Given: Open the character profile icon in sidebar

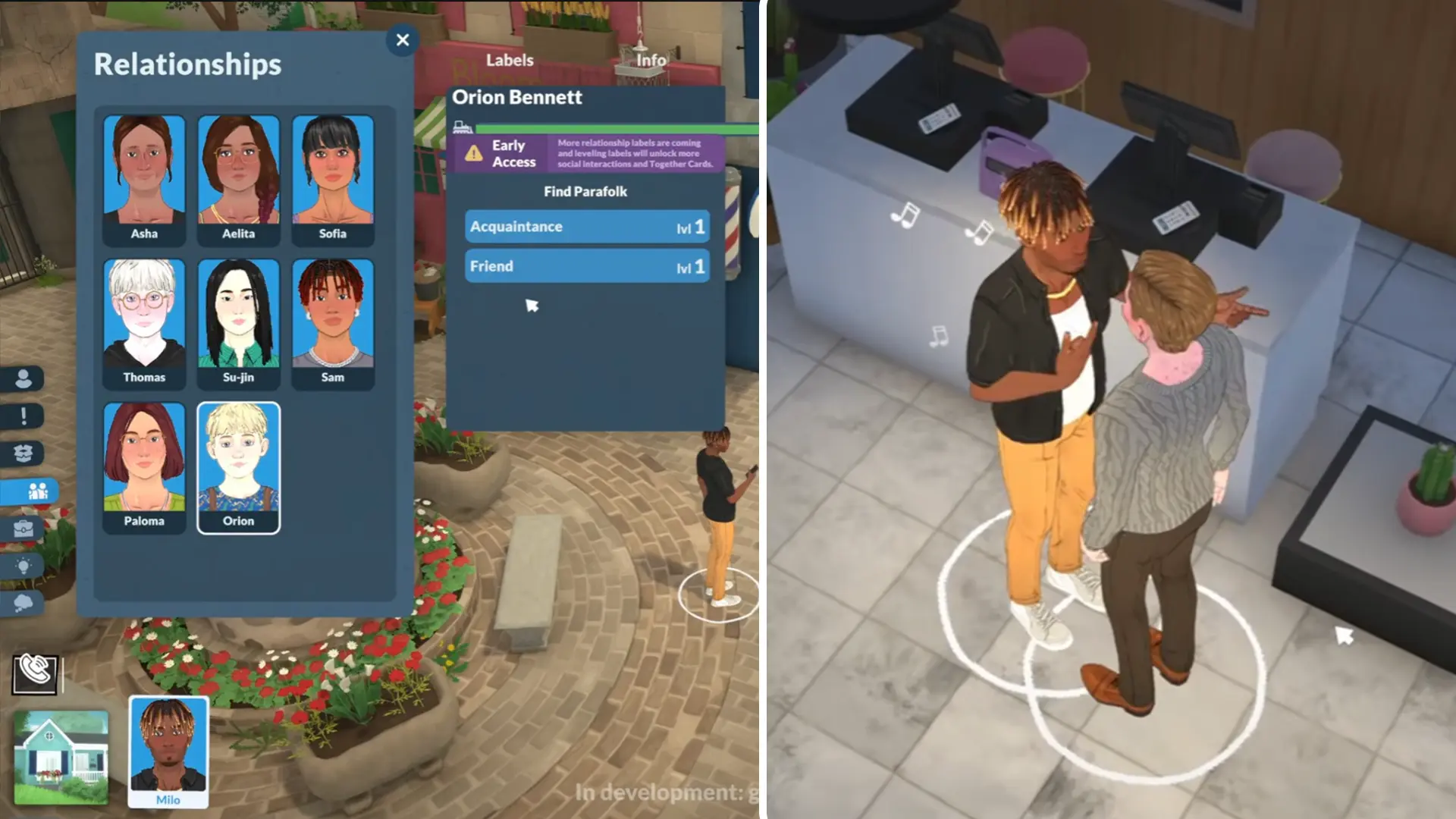Looking at the screenshot, I should [x=24, y=379].
